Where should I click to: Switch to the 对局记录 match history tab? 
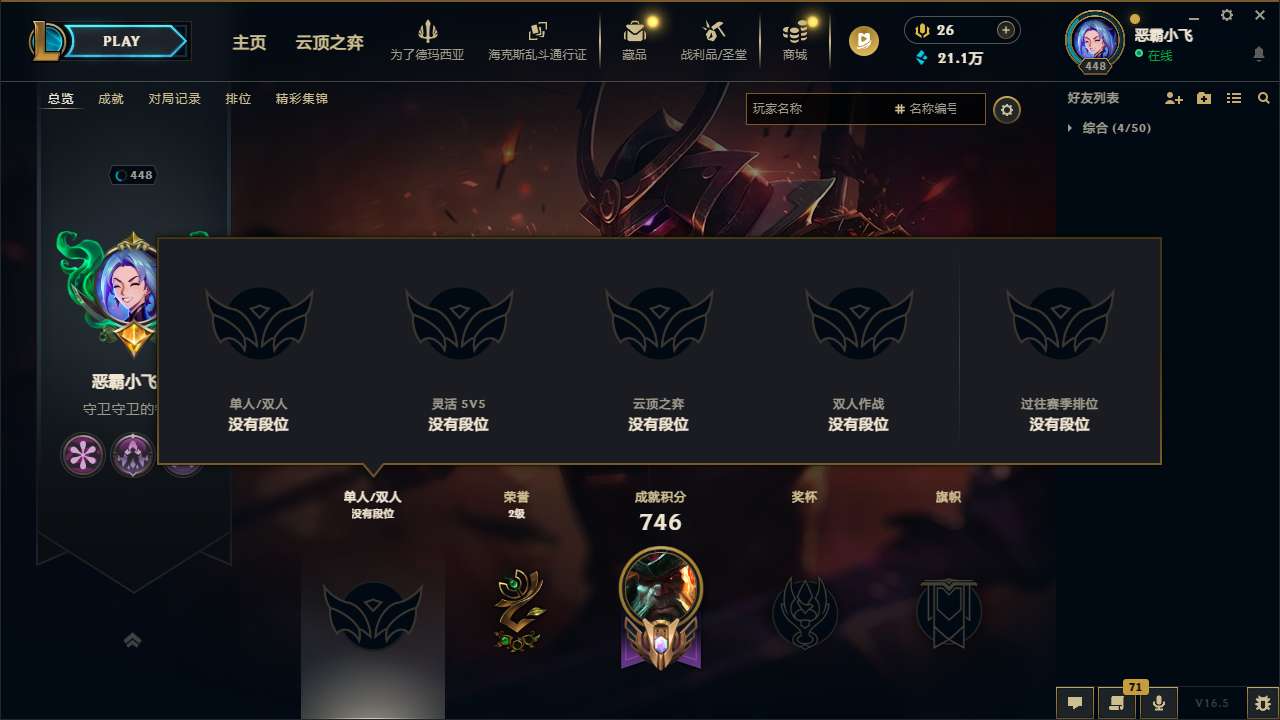point(174,99)
